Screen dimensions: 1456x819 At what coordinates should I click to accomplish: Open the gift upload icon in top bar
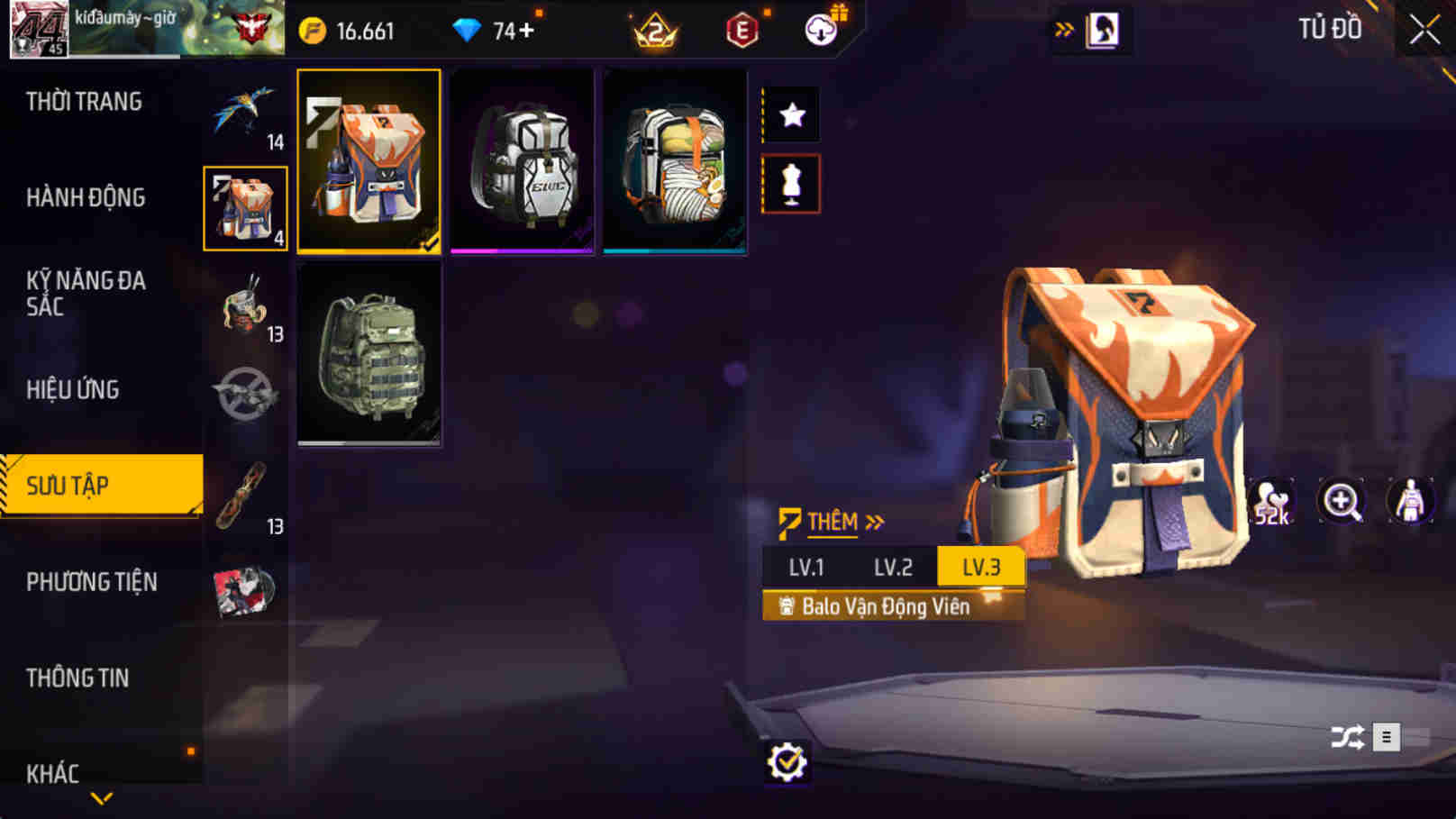click(x=818, y=29)
